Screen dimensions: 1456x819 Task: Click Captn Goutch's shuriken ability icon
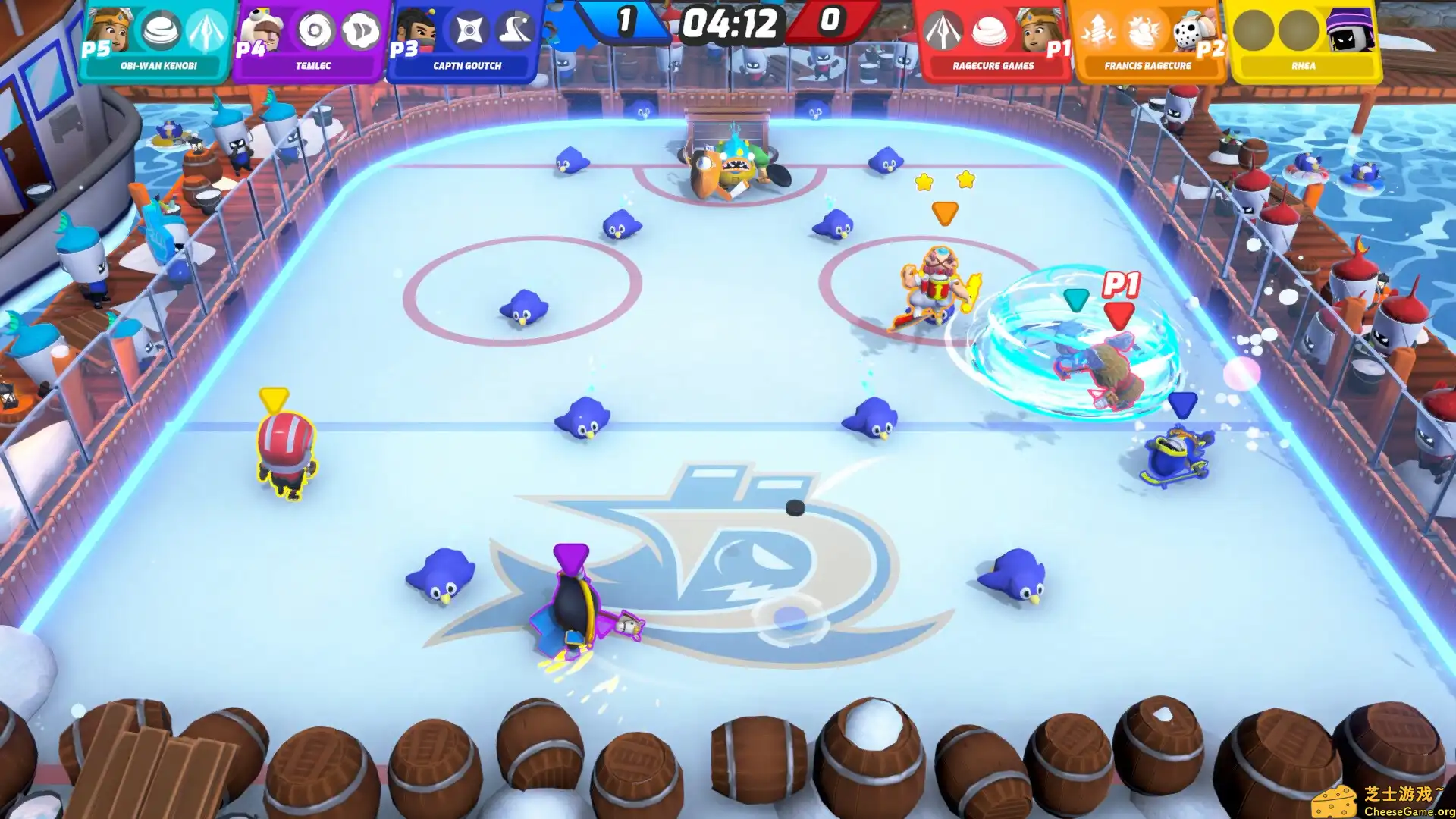pyautogui.click(x=469, y=31)
